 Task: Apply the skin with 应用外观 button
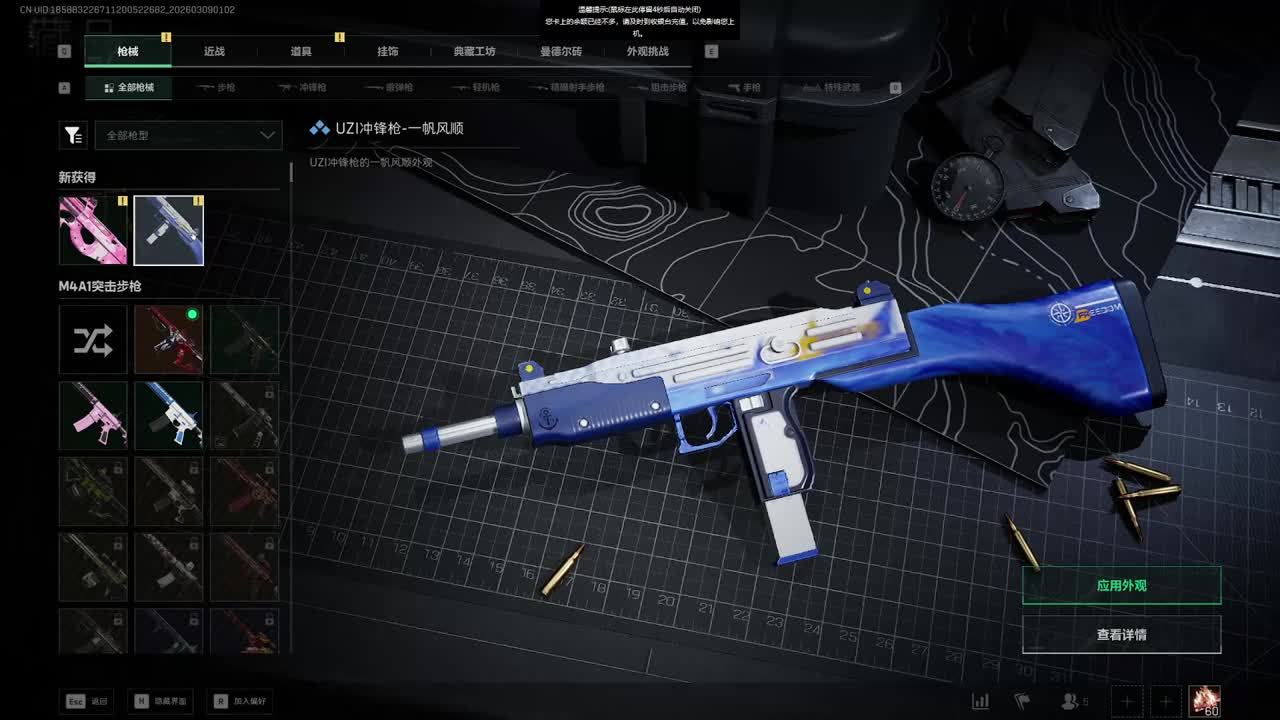[1121, 585]
